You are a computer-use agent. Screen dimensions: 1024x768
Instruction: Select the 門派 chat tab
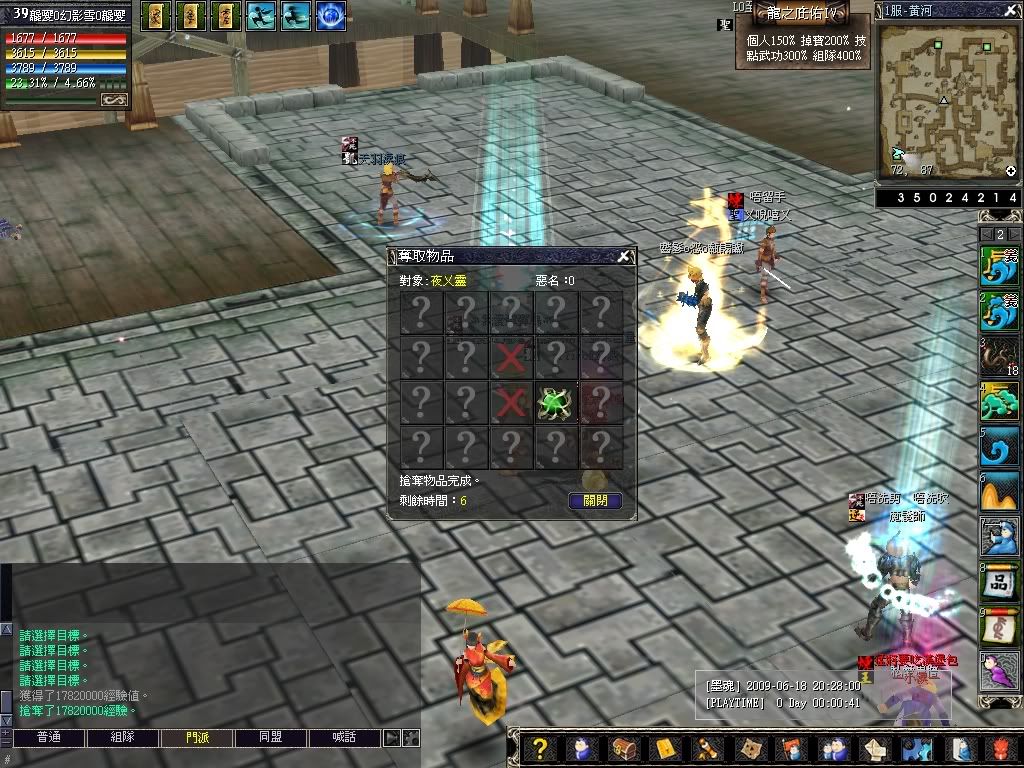pyautogui.click(x=197, y=738)
